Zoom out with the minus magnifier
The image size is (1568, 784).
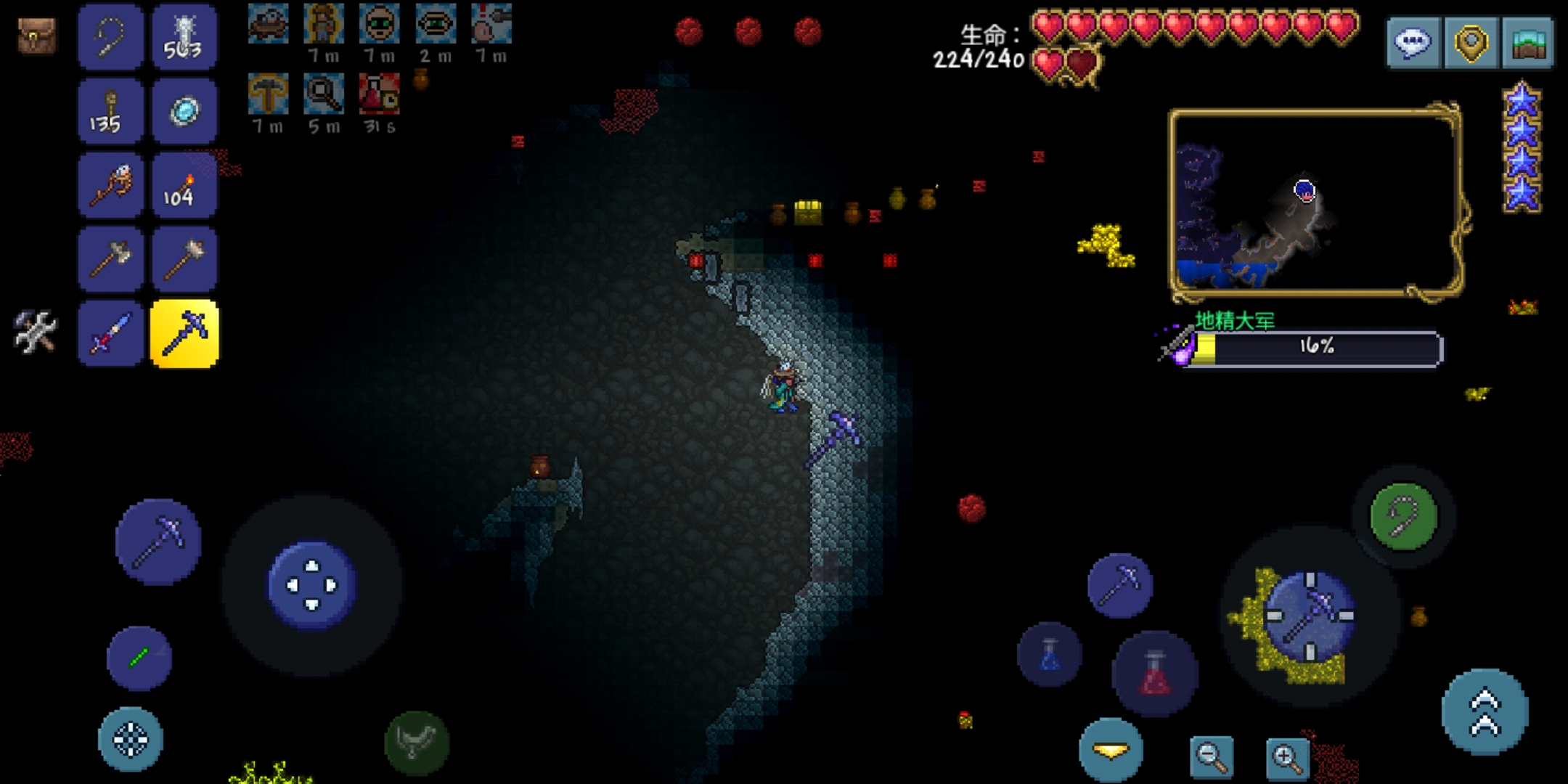tap(1211, 756)
